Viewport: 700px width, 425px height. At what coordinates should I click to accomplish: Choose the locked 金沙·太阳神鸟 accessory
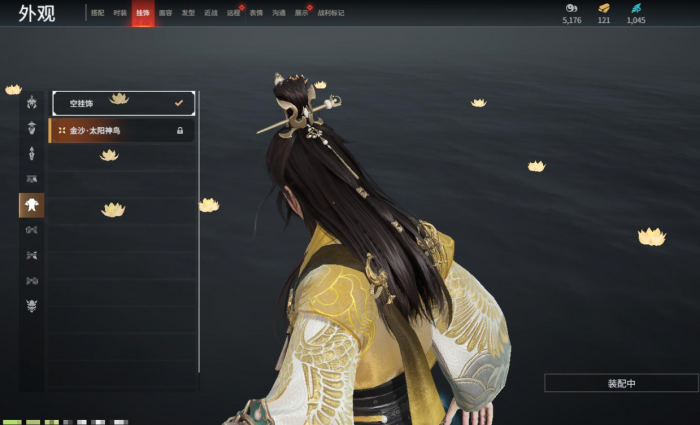click(x=121, y=130)
